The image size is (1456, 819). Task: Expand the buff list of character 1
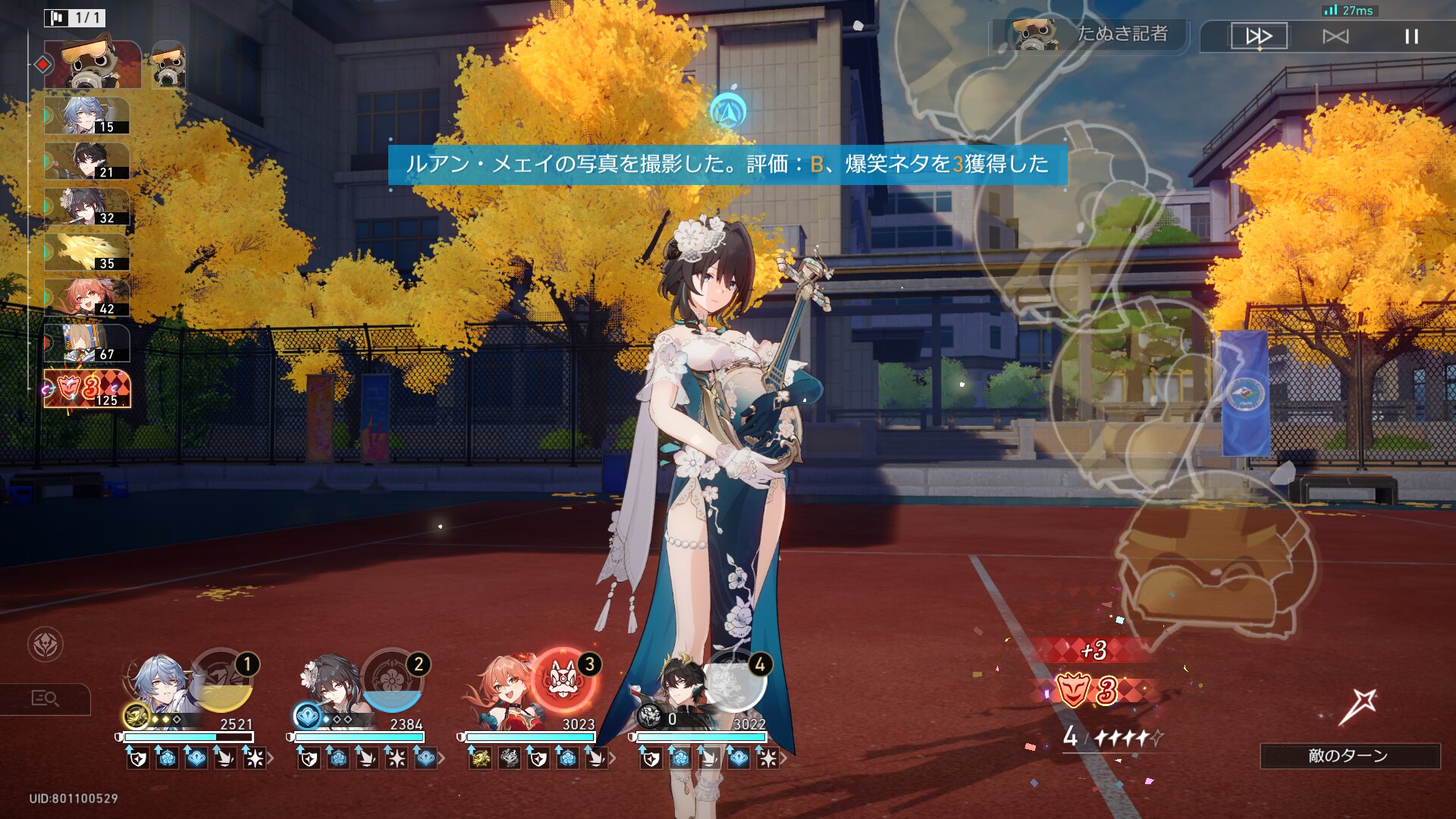coord(271,758)
